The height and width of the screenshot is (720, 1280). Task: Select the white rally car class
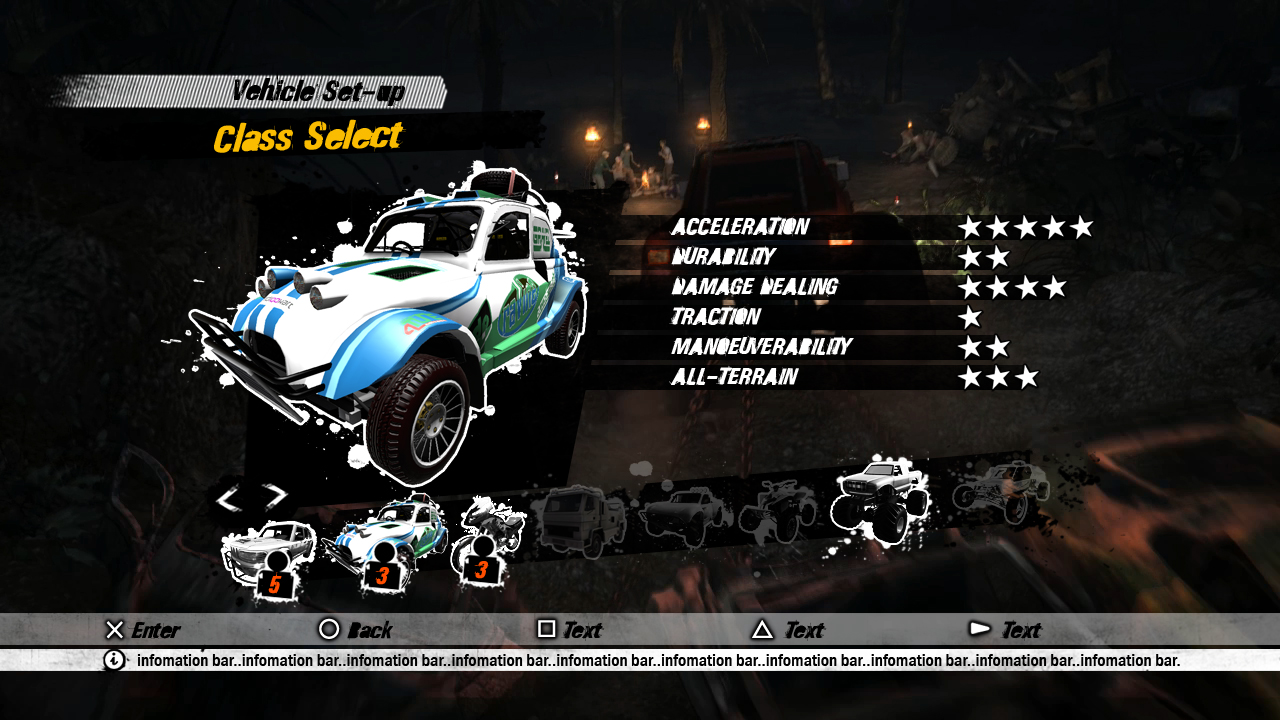[x=266, y=552]
